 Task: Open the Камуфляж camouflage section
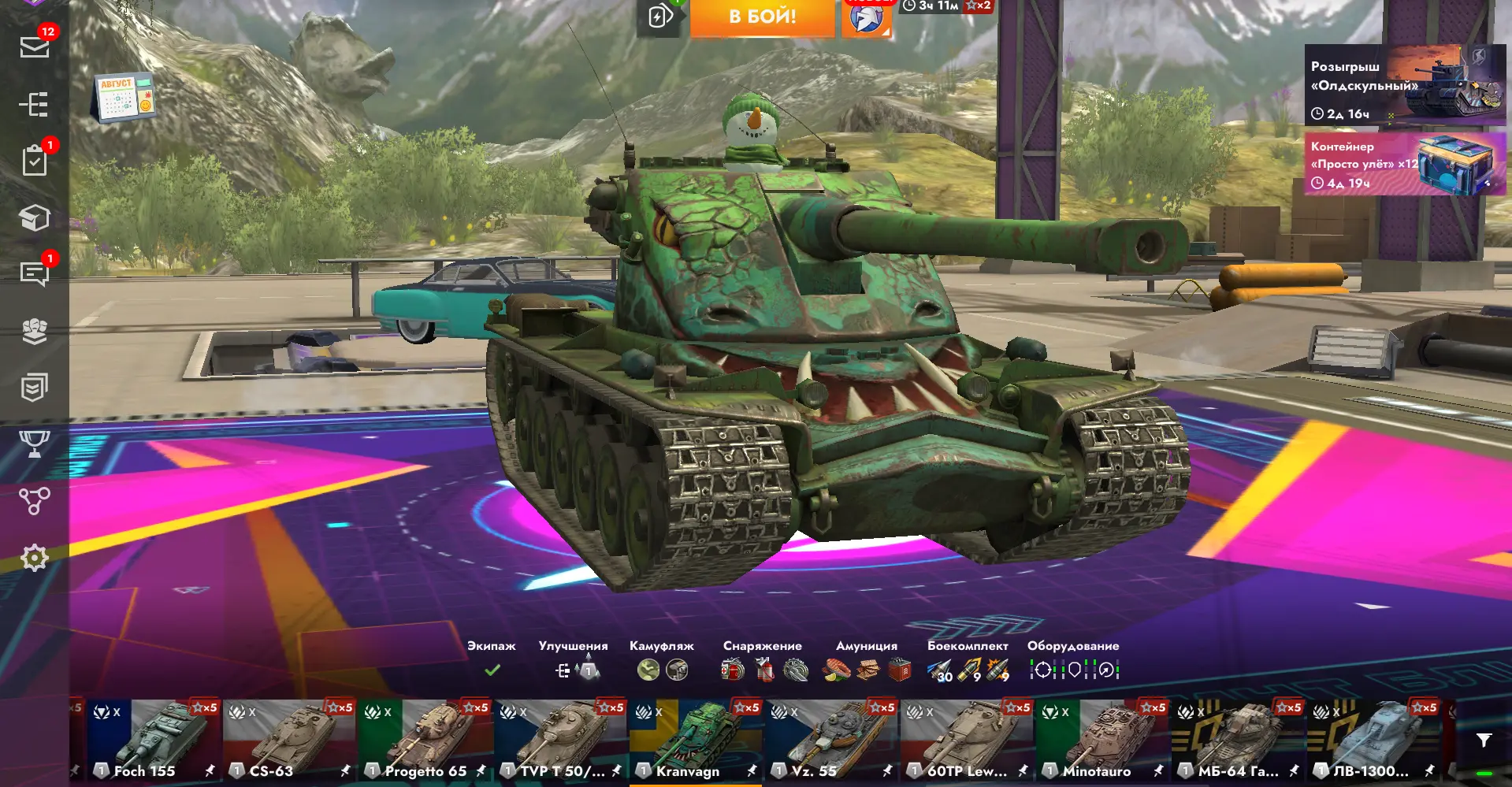tap(662, 659)
